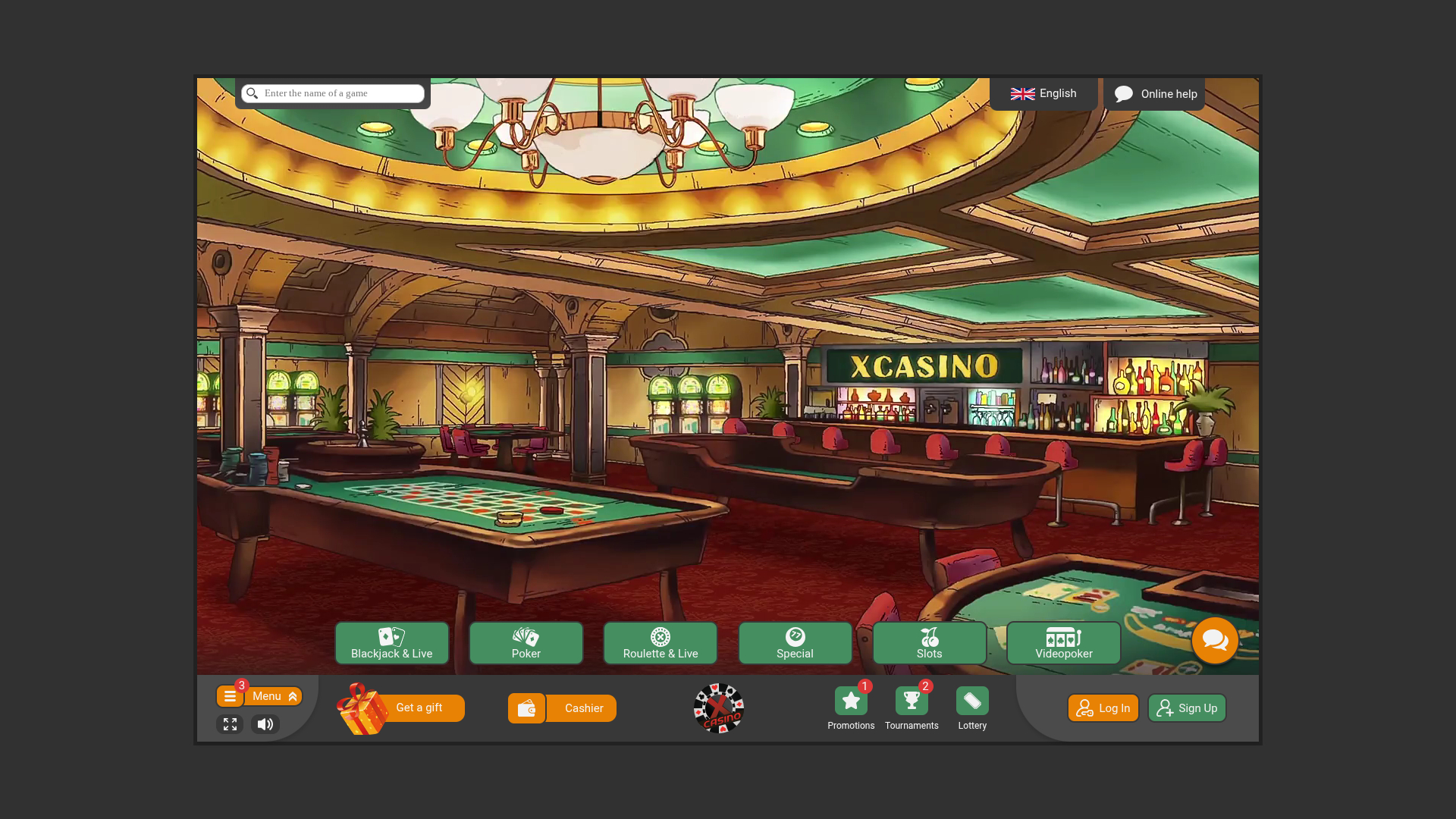Viewport: 1456px width, 819px height.
Task: Select the Blackjack & Live cards icon
Action: tap(391, 637)
